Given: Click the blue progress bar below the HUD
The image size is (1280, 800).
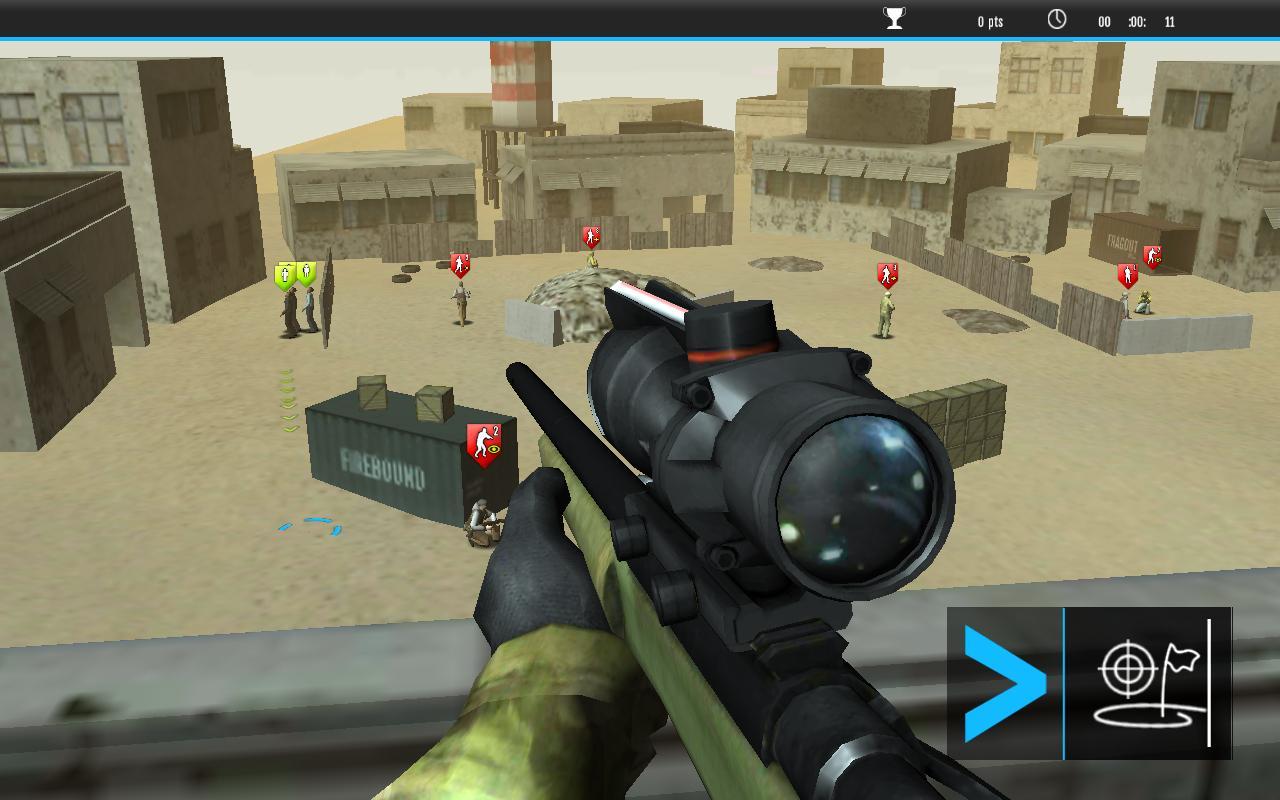Looking at the screenshot, I should tap(640, 38).
